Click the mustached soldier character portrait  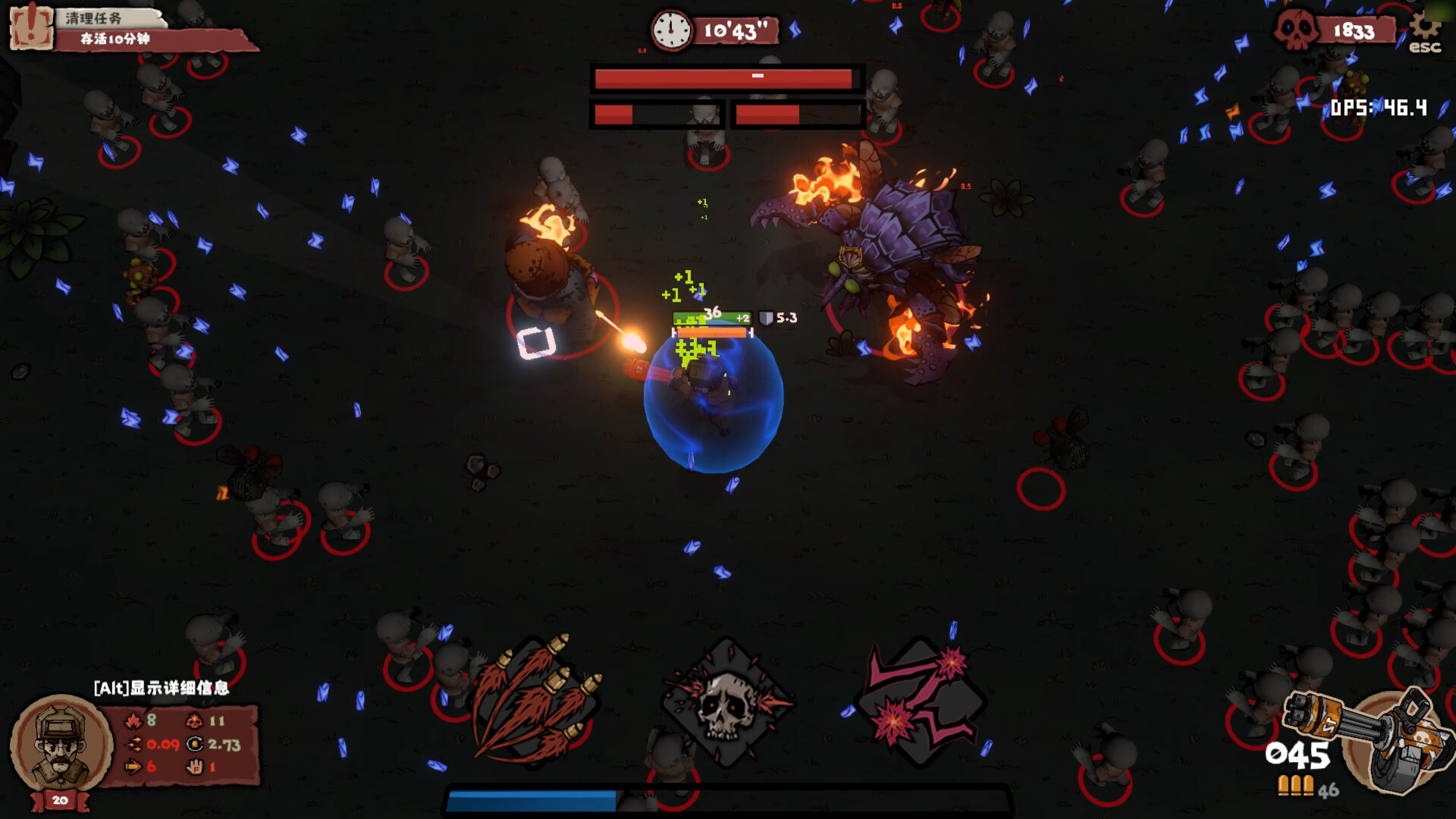tap(61, 744)
